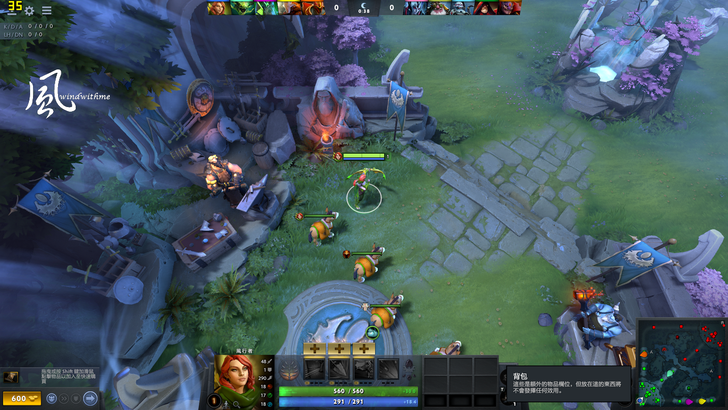This screenshot has height=410, width=728.
Task: Activate the Shackleshot ability icon
Action: pyautogui.click(x=312, y=369)
